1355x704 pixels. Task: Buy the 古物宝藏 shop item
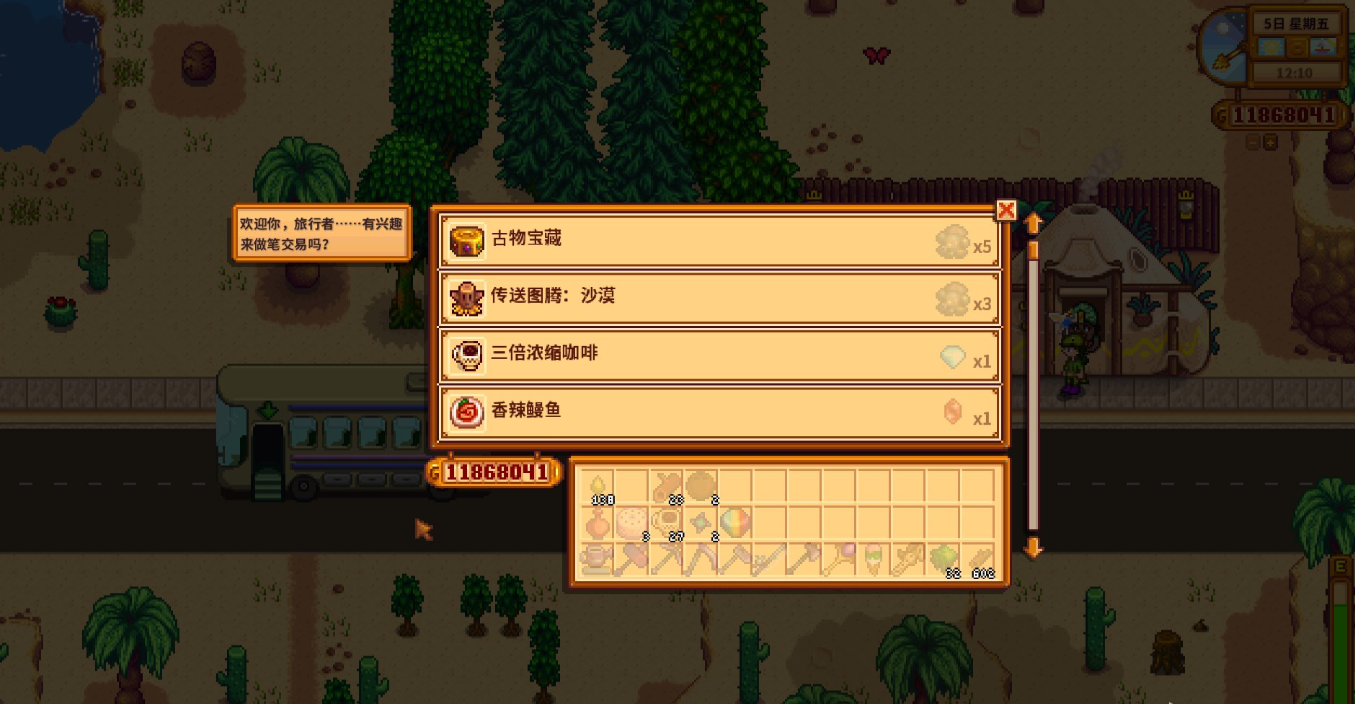[x=719, y=240]
